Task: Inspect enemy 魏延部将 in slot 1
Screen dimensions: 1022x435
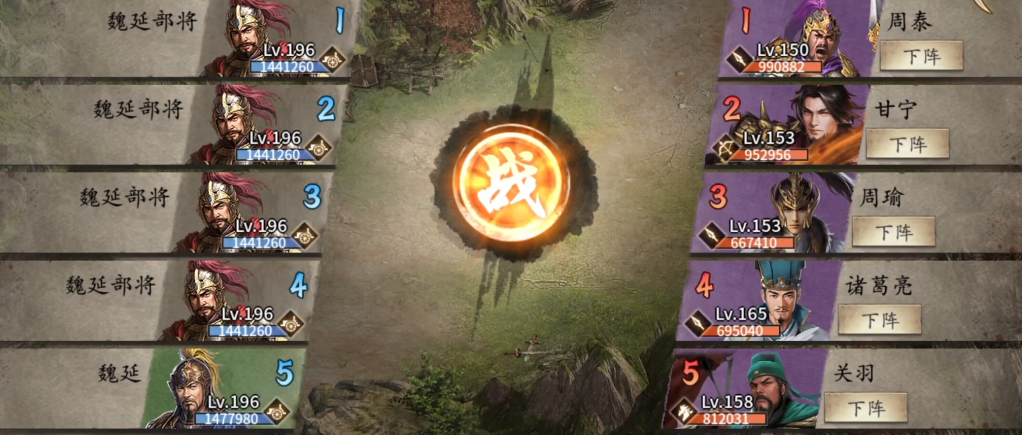Action: pos(252,38)
